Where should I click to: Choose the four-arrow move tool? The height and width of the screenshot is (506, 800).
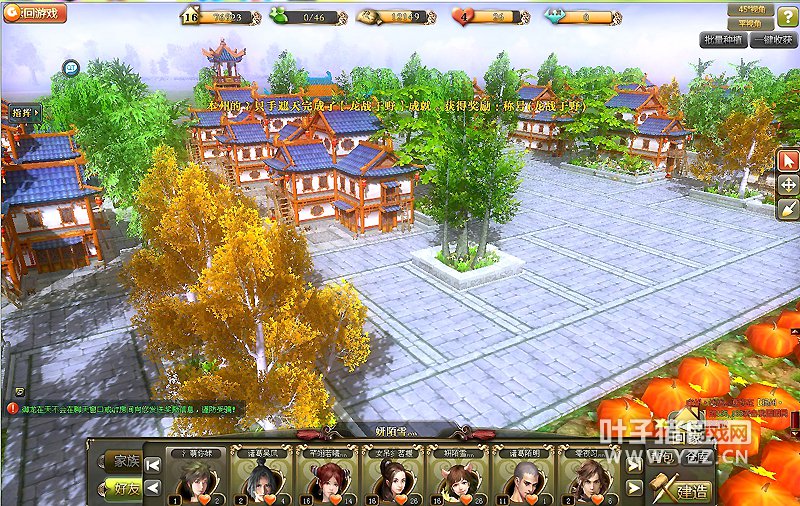pos(788,185)
